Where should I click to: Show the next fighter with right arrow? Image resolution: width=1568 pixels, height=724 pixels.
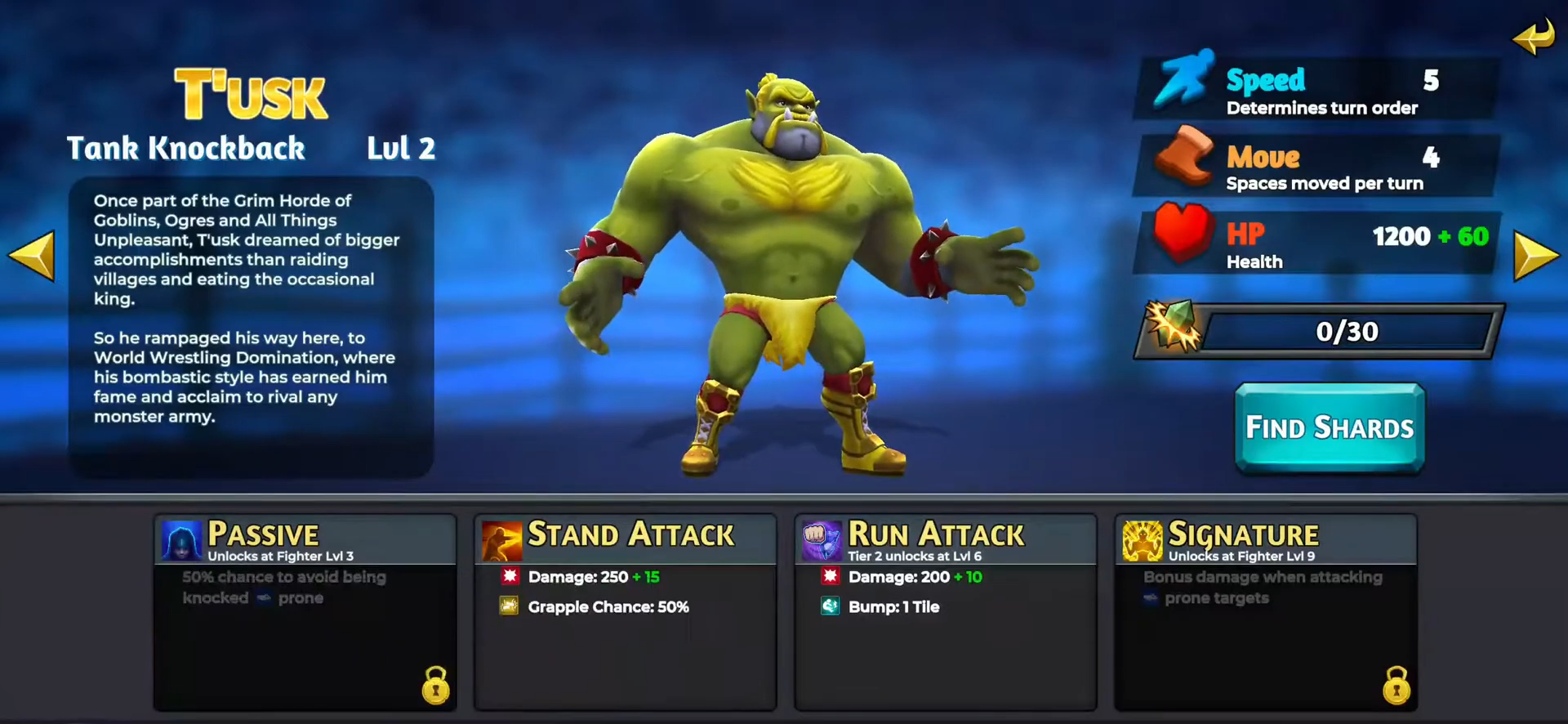(1535, 256)
